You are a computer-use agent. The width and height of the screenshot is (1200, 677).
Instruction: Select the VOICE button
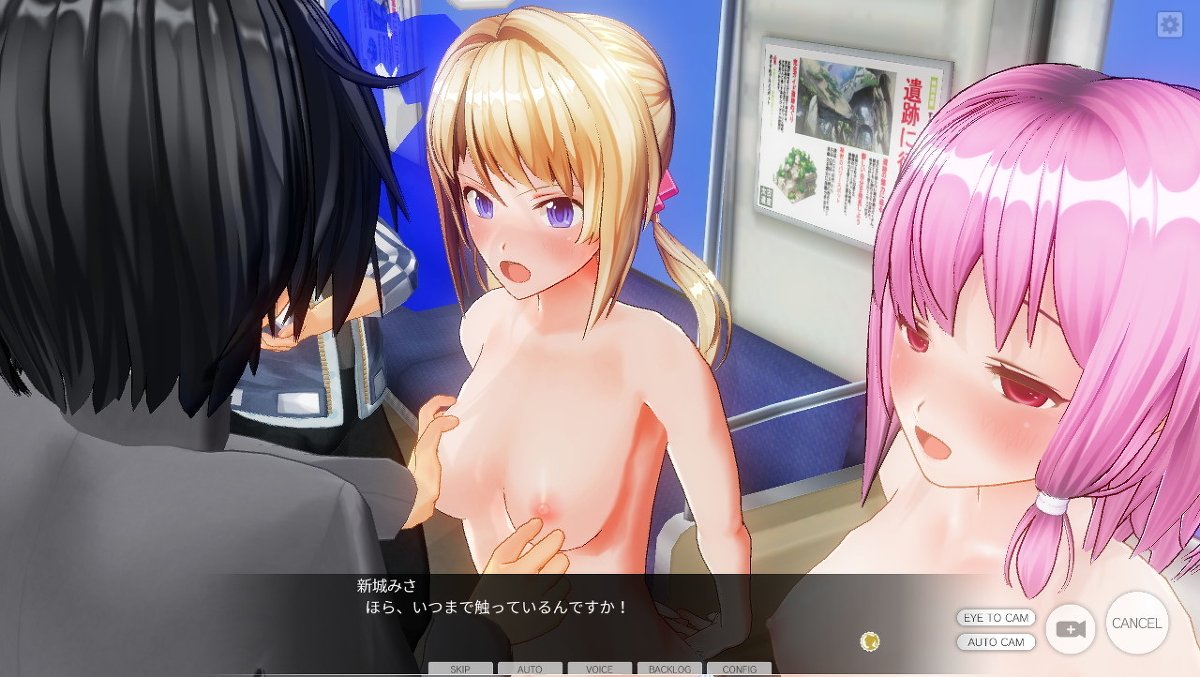tap(599, 669)
